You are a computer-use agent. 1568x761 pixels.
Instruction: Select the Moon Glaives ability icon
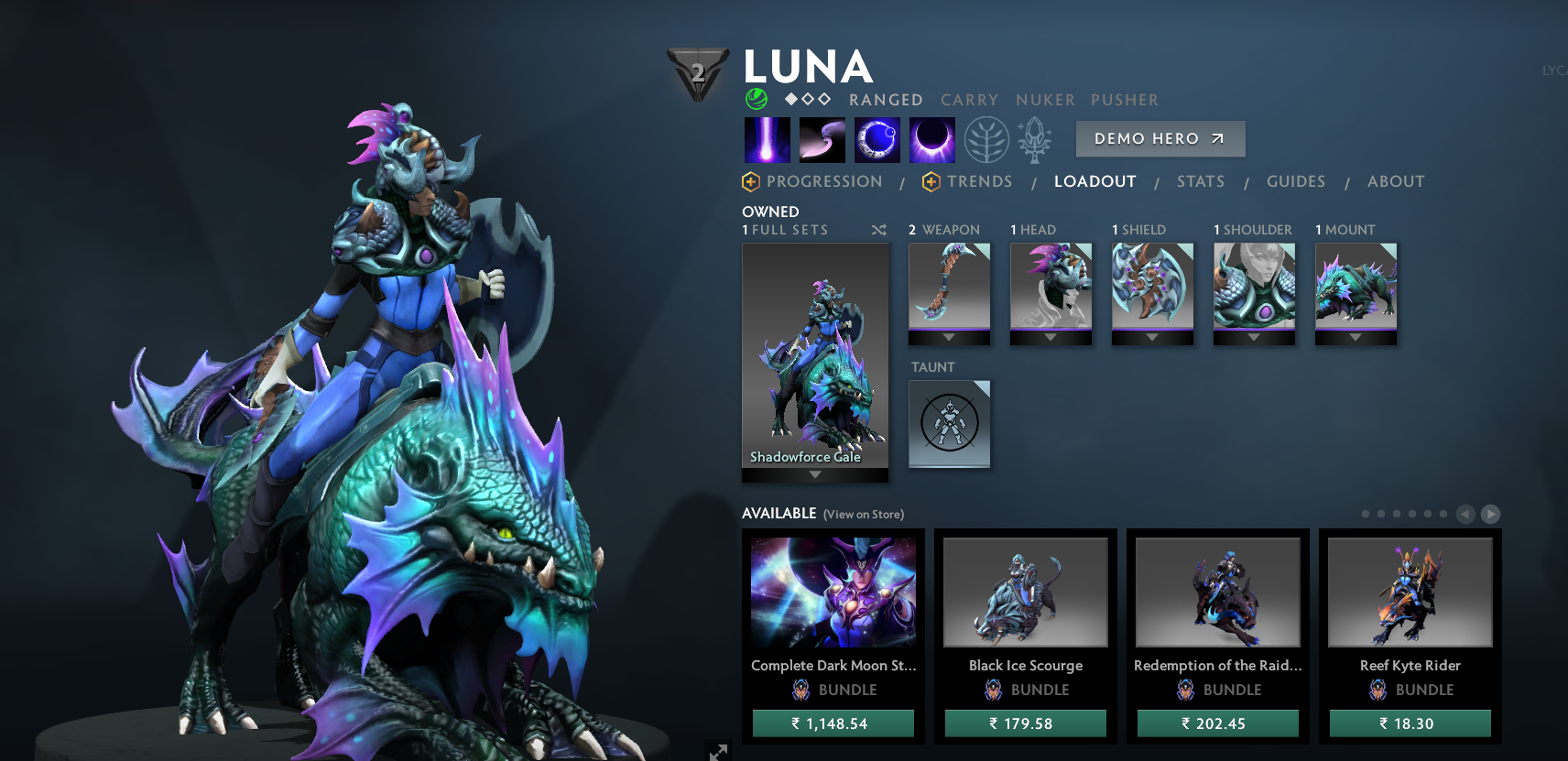822,138
